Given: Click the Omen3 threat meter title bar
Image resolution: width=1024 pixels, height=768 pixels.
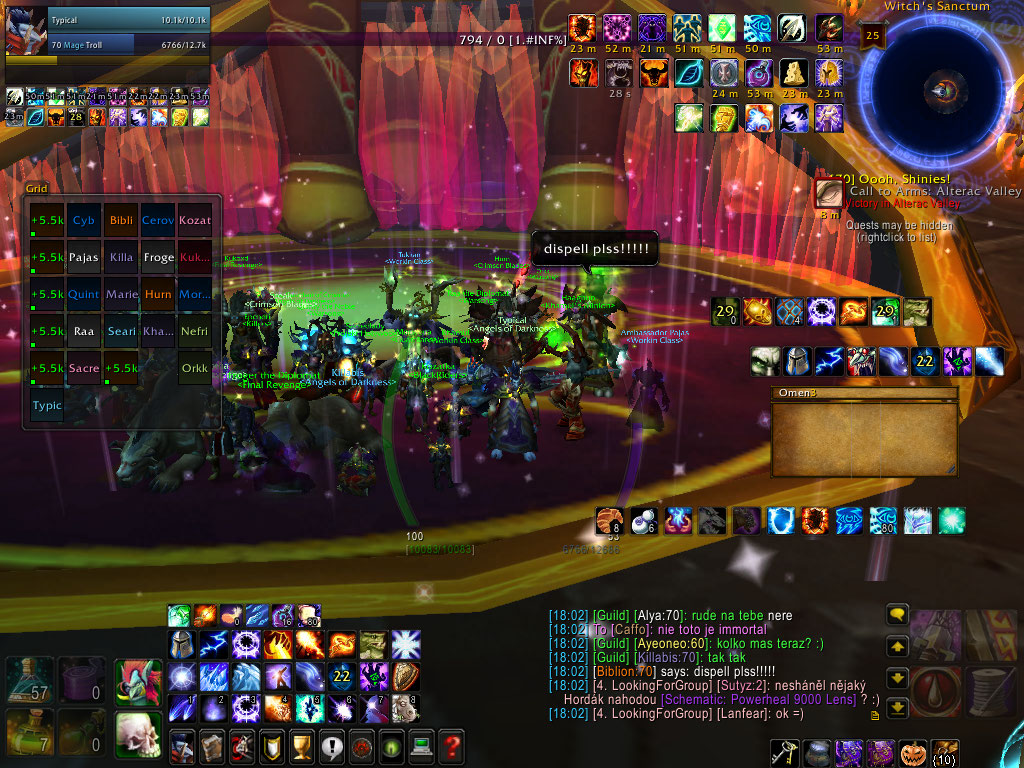Looking at the screenshot, I should (x=864, y=394).
